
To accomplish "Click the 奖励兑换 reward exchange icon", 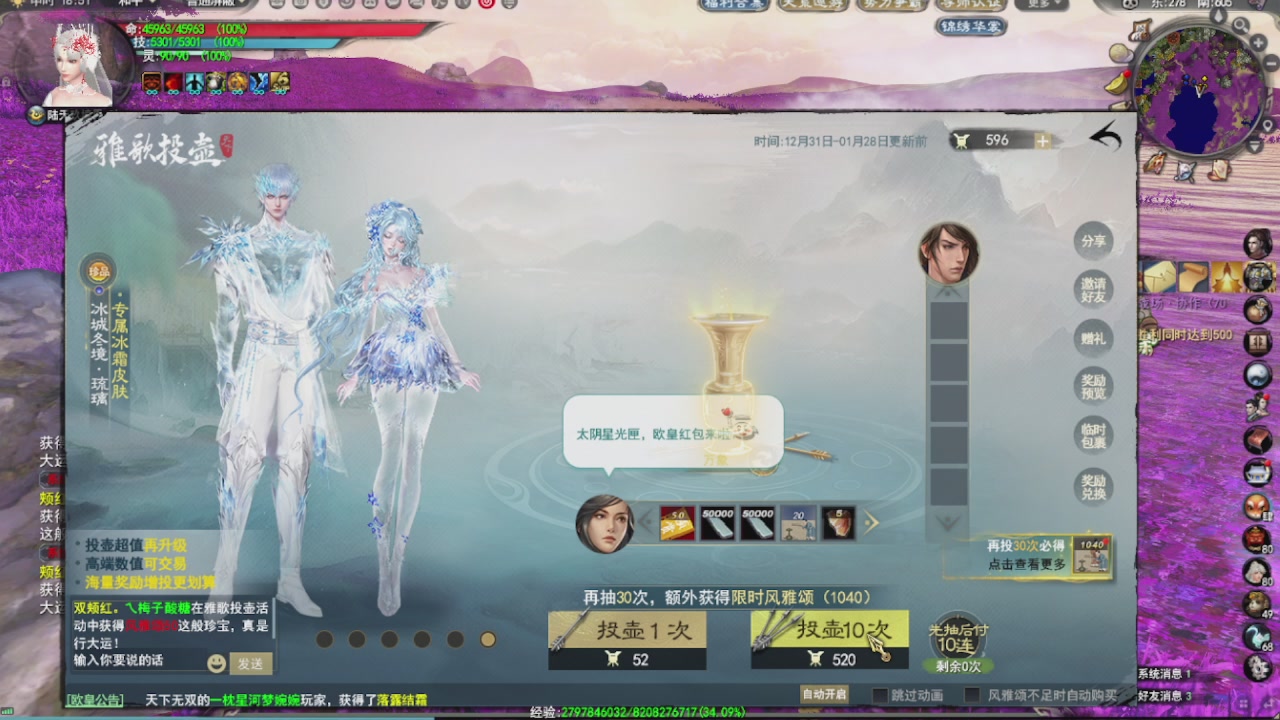I will click(1092, 487).
